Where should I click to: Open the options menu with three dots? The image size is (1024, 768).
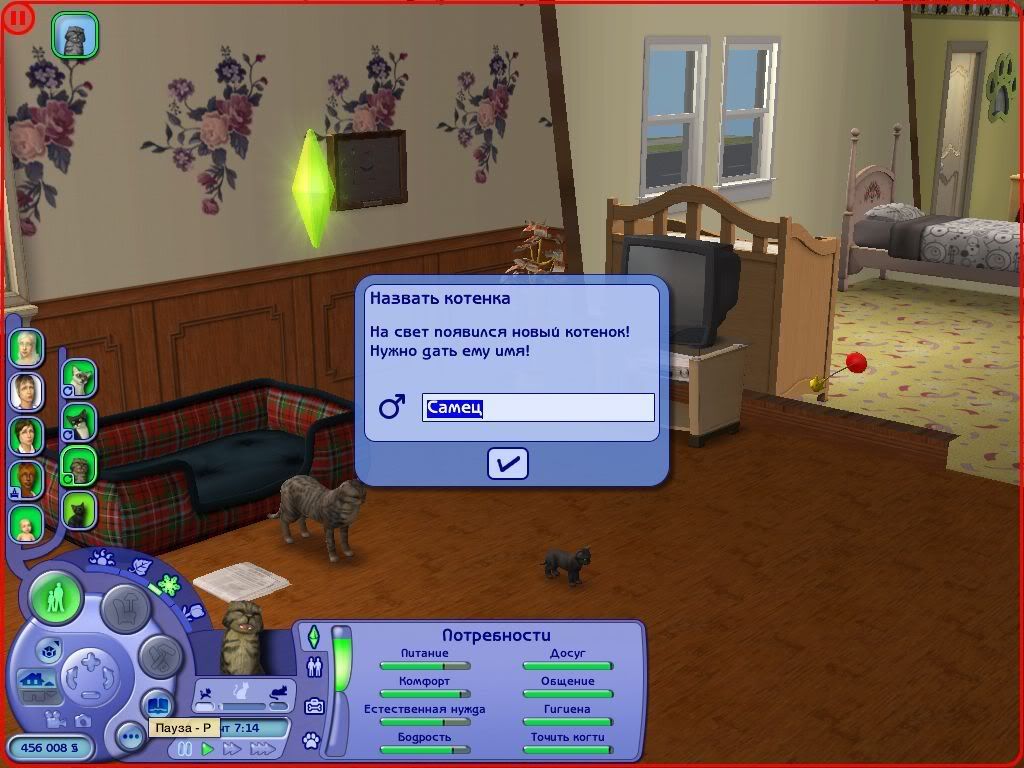129,738
